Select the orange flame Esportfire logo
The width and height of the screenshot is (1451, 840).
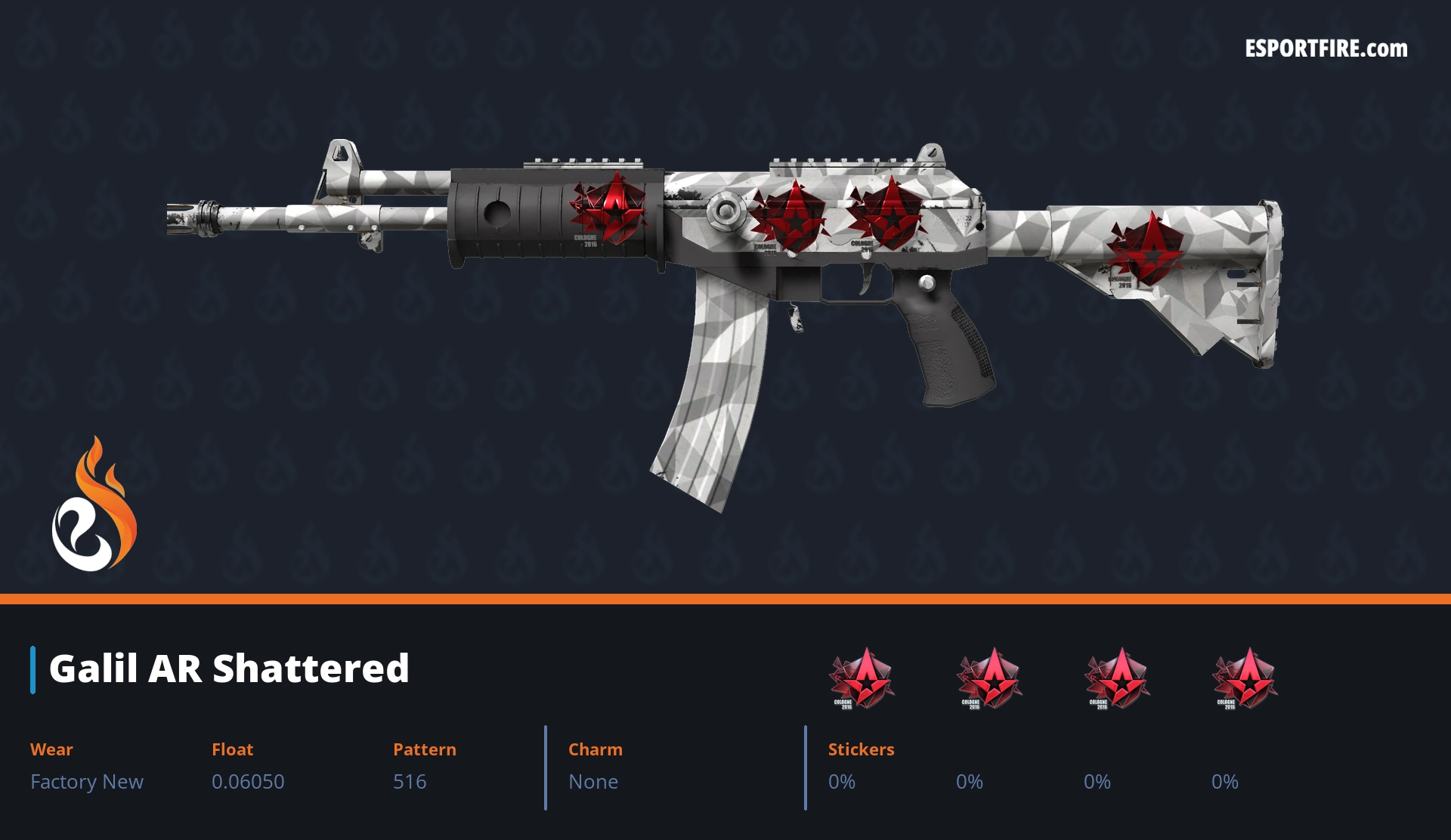coord(94,505)
